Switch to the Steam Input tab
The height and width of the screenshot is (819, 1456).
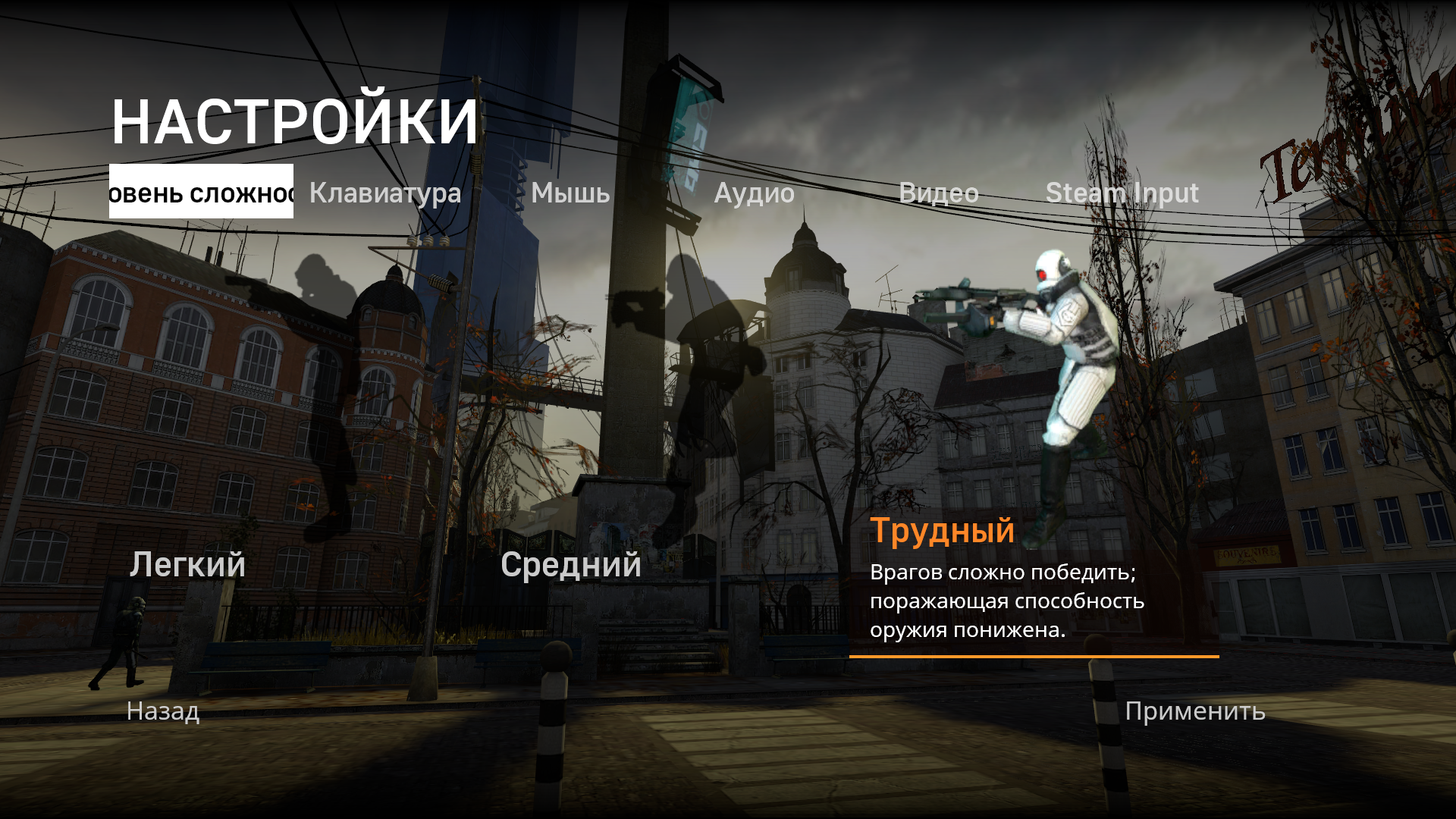[1122, 193]
